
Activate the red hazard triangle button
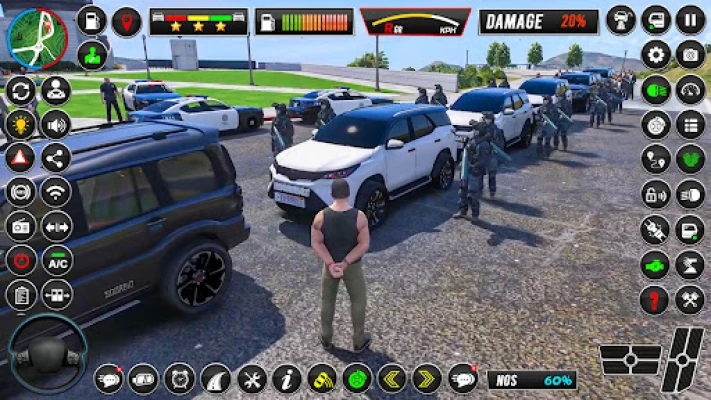tap(20, 157)
